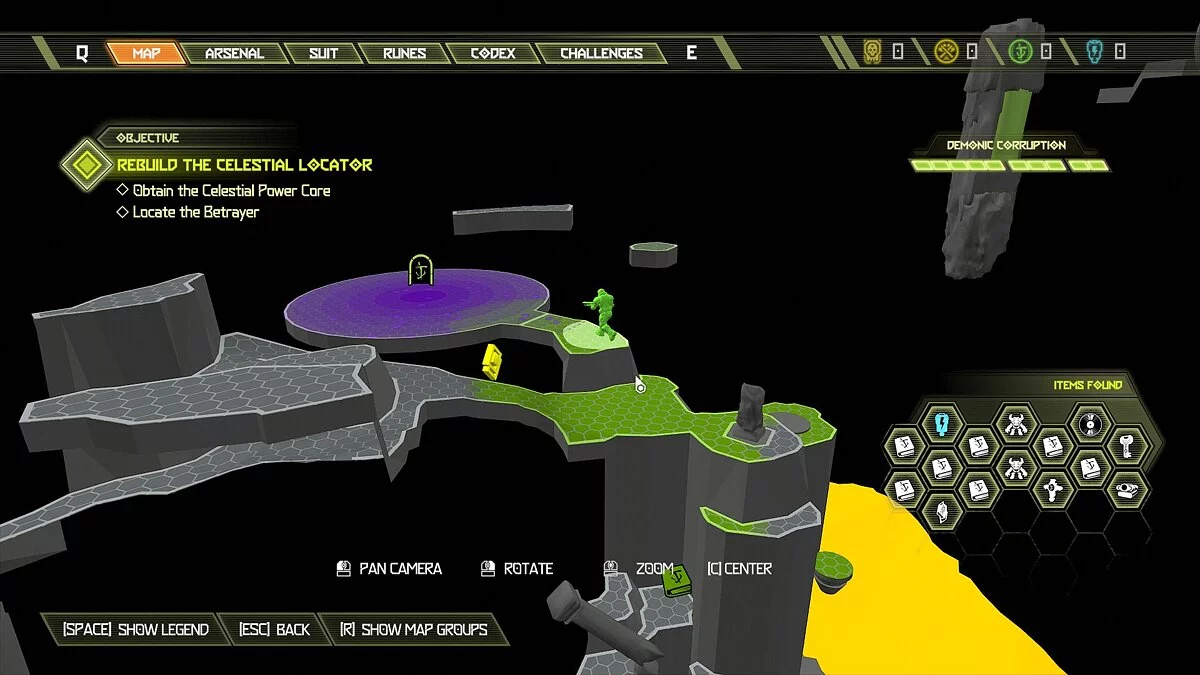Select the Rebuild the Celestial Locator objective

point(244,165)
